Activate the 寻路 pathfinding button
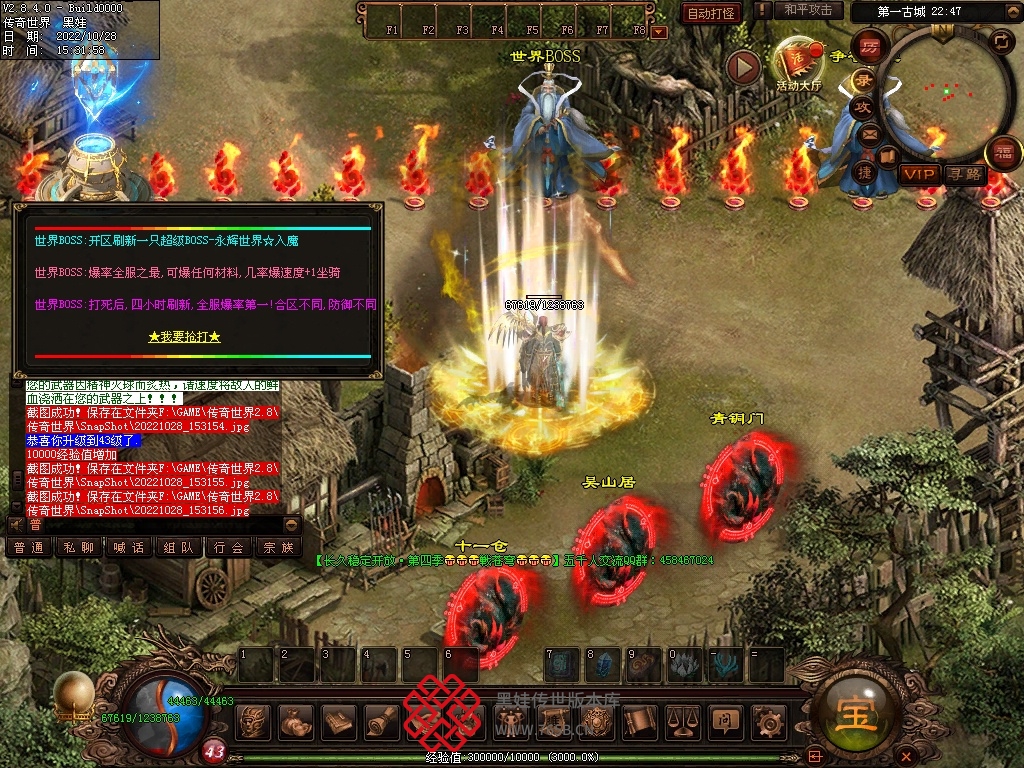Image resolution: width=1024 pixels, height=768 pixels. [x=965, y=174]
